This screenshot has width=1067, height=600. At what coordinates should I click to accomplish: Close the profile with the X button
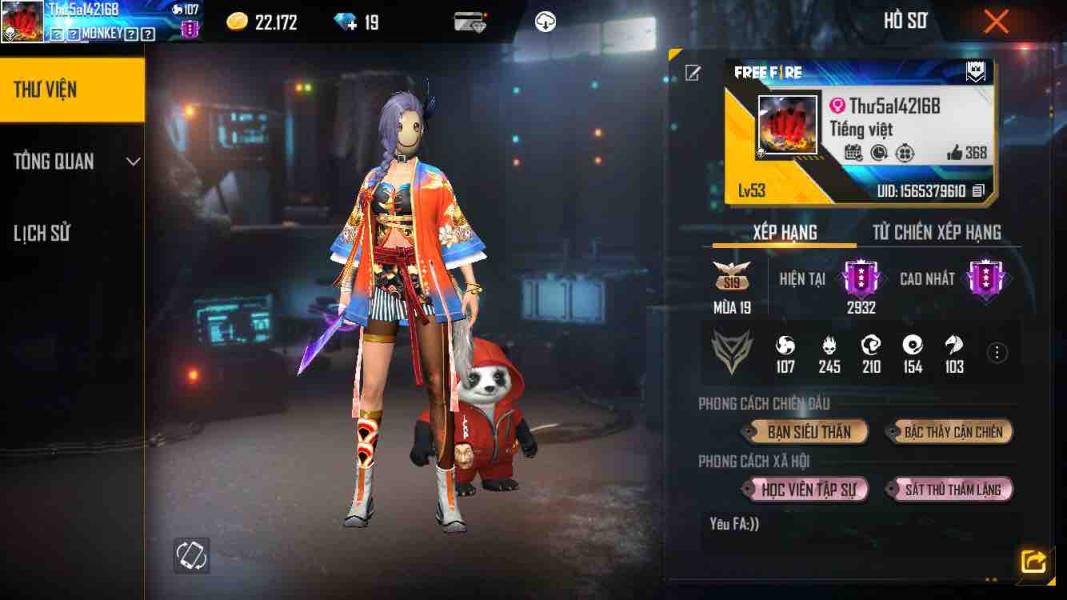click(x=996, y=22)
